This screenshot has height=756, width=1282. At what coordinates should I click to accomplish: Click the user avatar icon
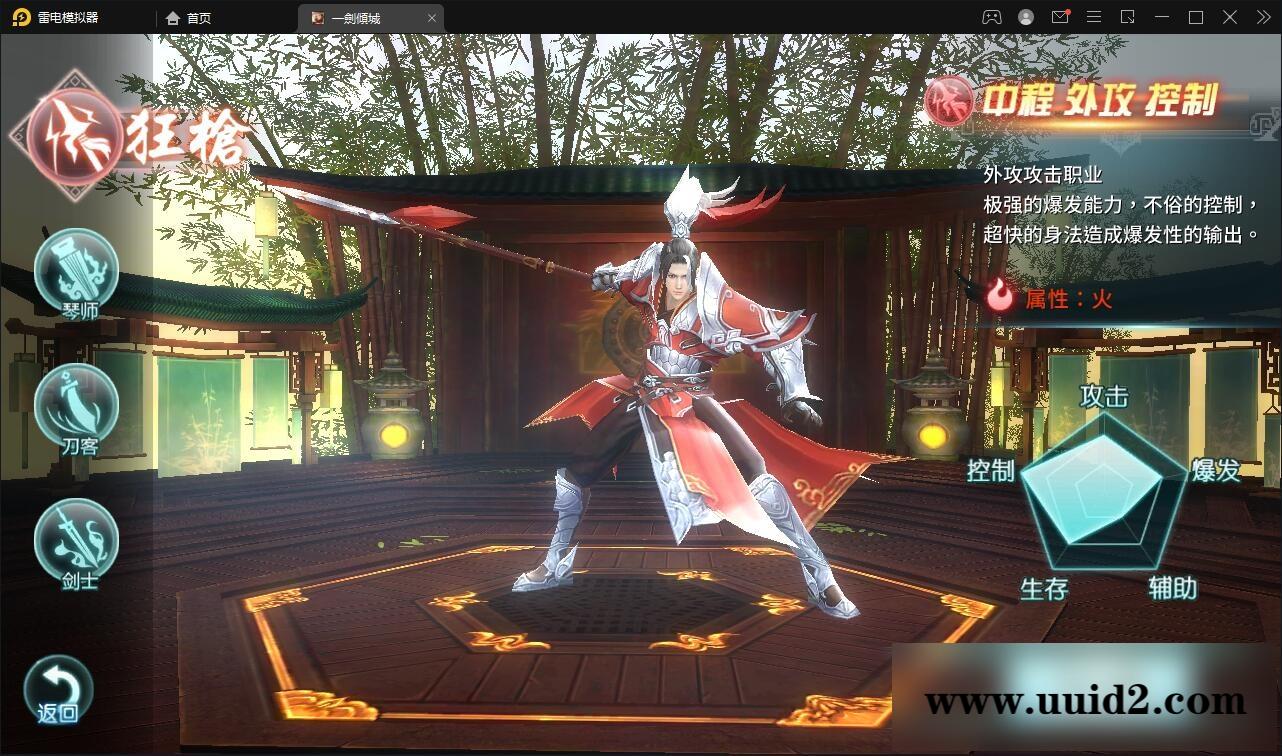(x=1025, y=17)
